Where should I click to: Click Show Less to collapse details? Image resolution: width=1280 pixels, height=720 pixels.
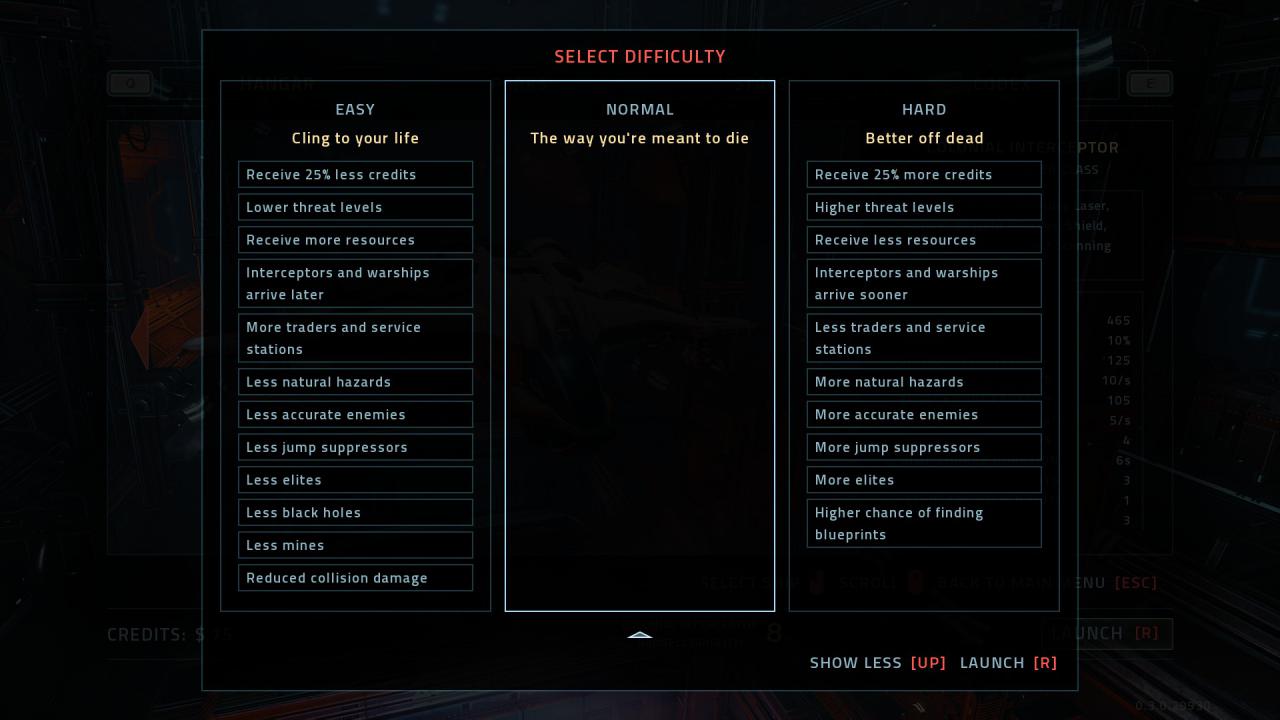pyautogui.click(x=877, y=663)
